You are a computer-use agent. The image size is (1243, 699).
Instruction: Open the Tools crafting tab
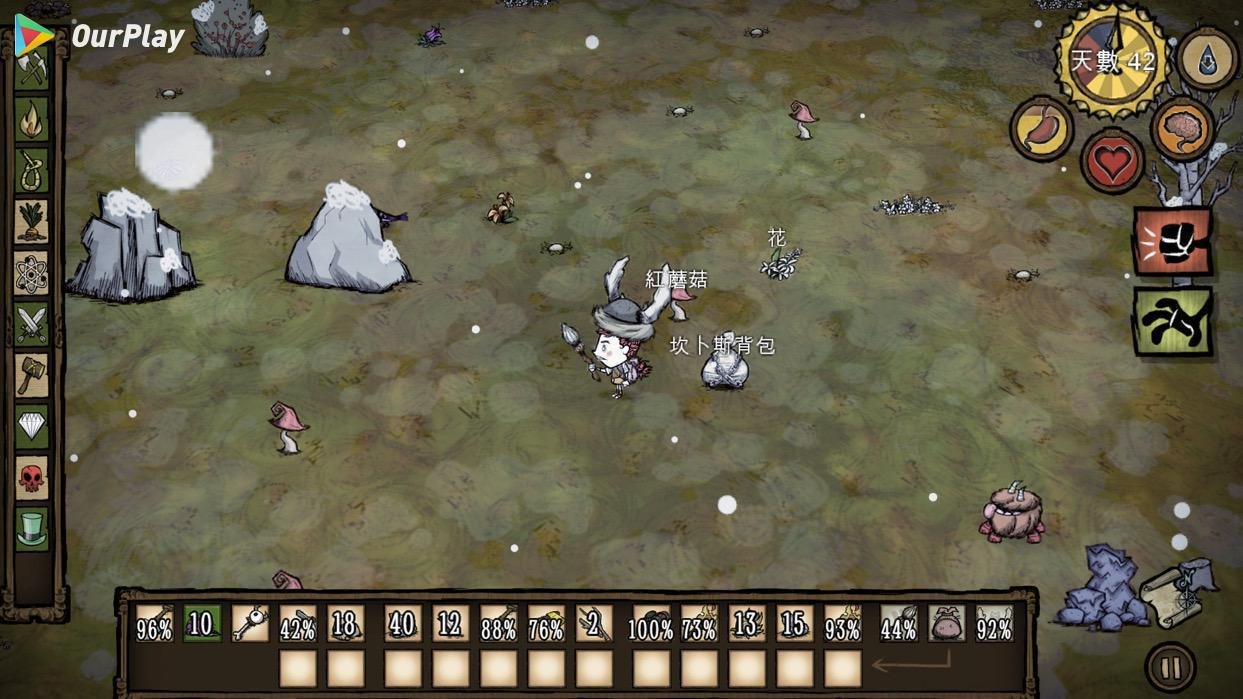tap(31, 68)
